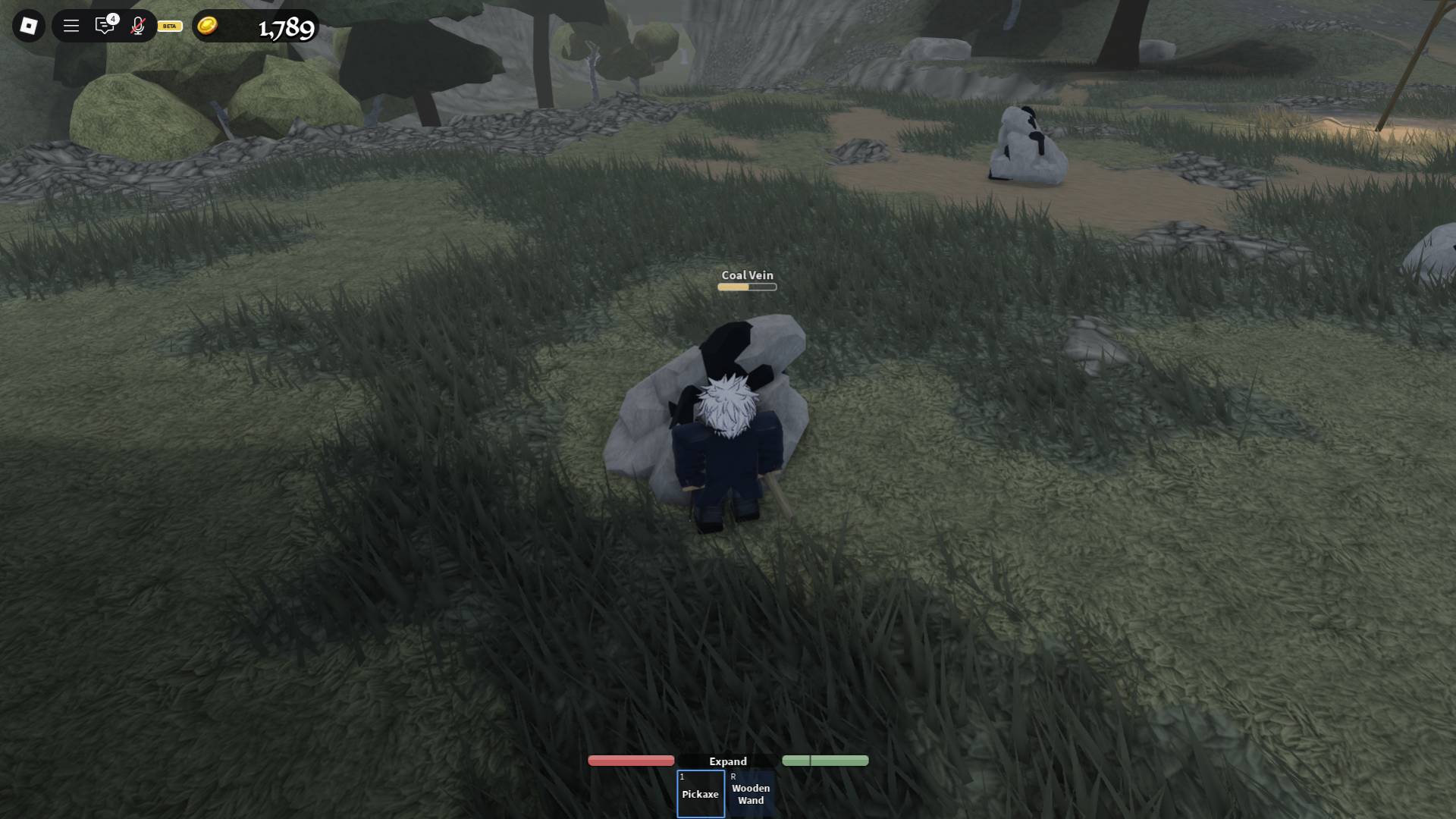Click the 1,789 coin balance display
This screenshot has height=819, width=1456.
tap(284, 29)
